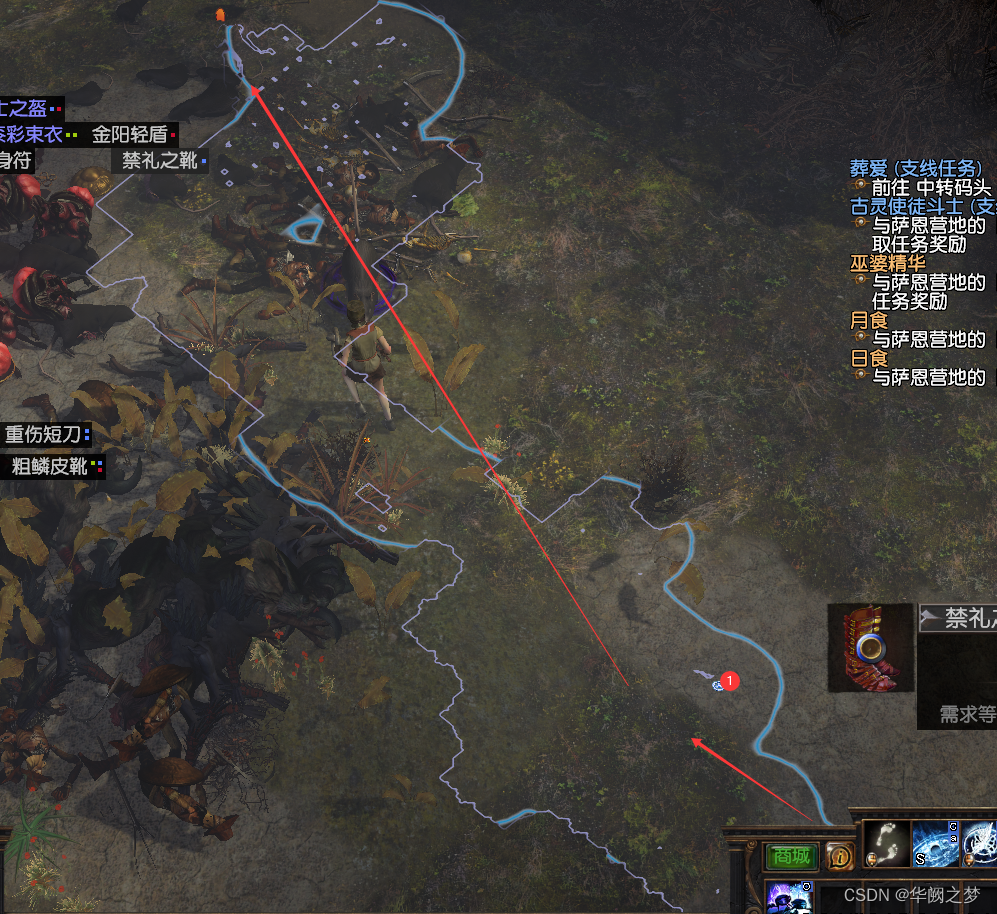This screenshot has height=914, width=997.
Task: Loot the 粗鳞皮靴 item label
Action: click(52, 466)
